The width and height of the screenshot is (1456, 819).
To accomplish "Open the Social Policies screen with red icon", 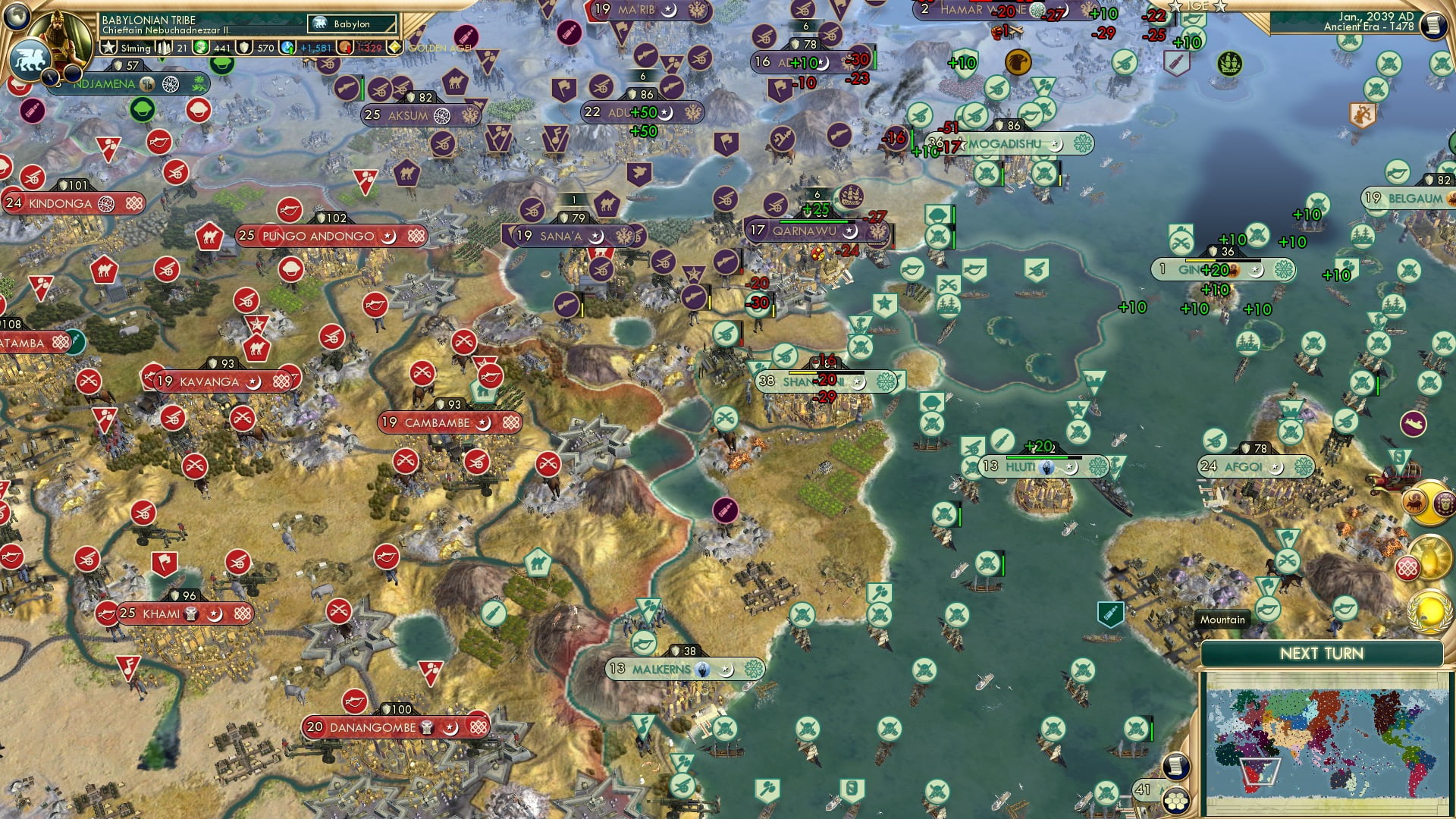I will [1408, 566].
